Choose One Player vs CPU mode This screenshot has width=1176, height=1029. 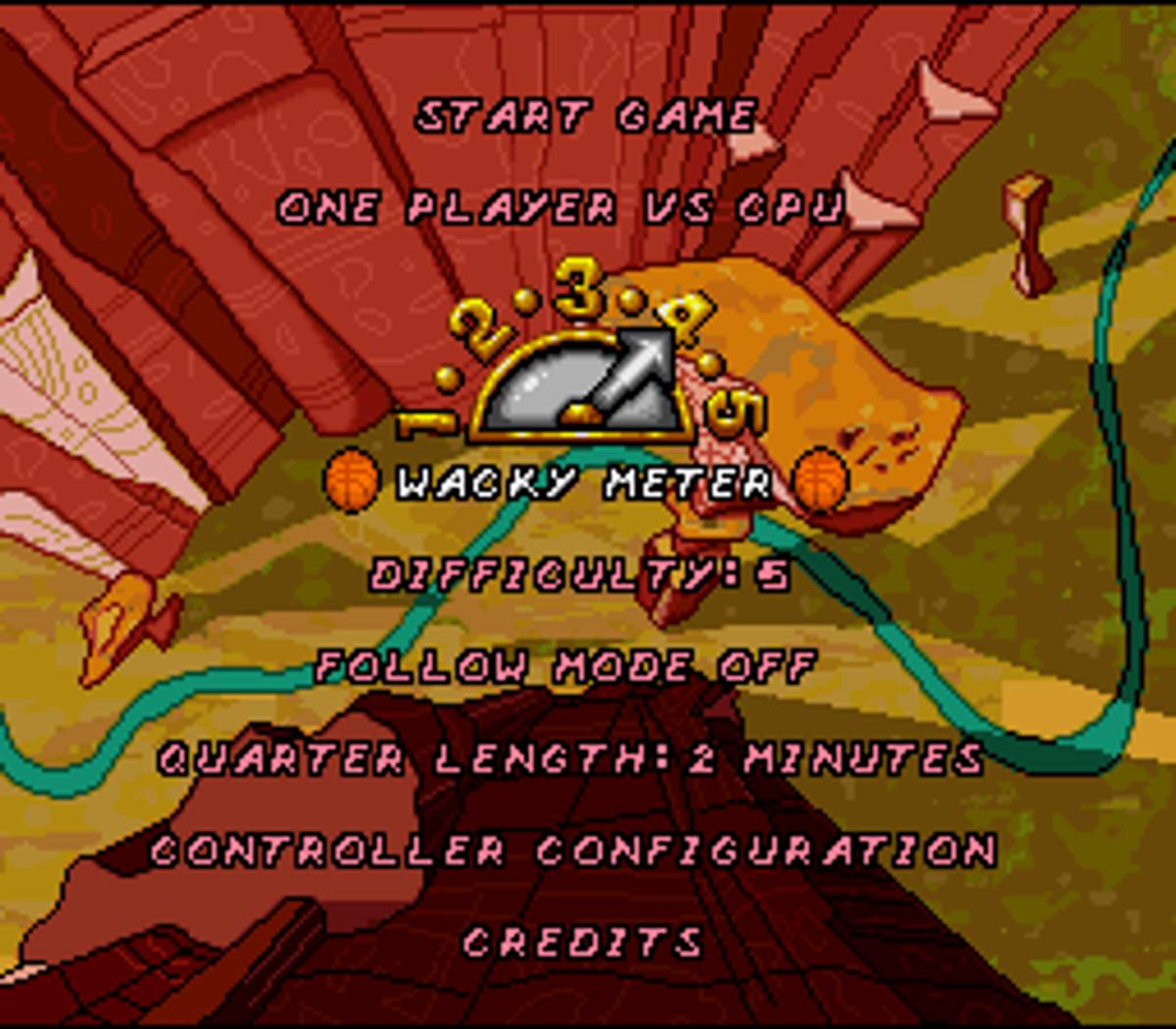click(x=560, y=208)
